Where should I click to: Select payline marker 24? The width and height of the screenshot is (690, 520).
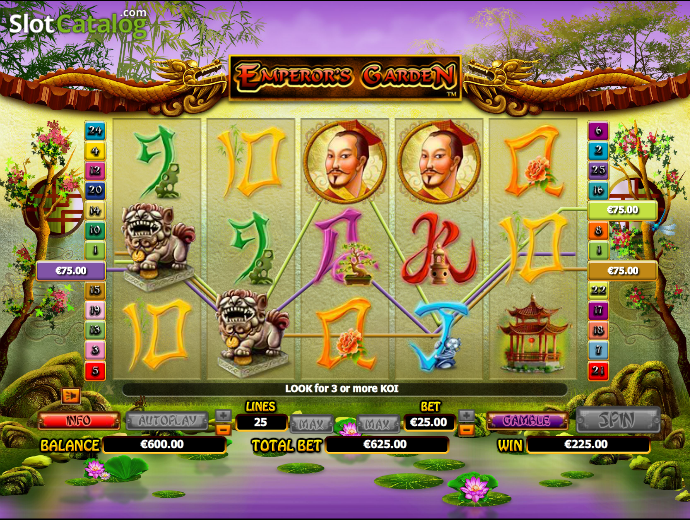(x=95, y=131)
